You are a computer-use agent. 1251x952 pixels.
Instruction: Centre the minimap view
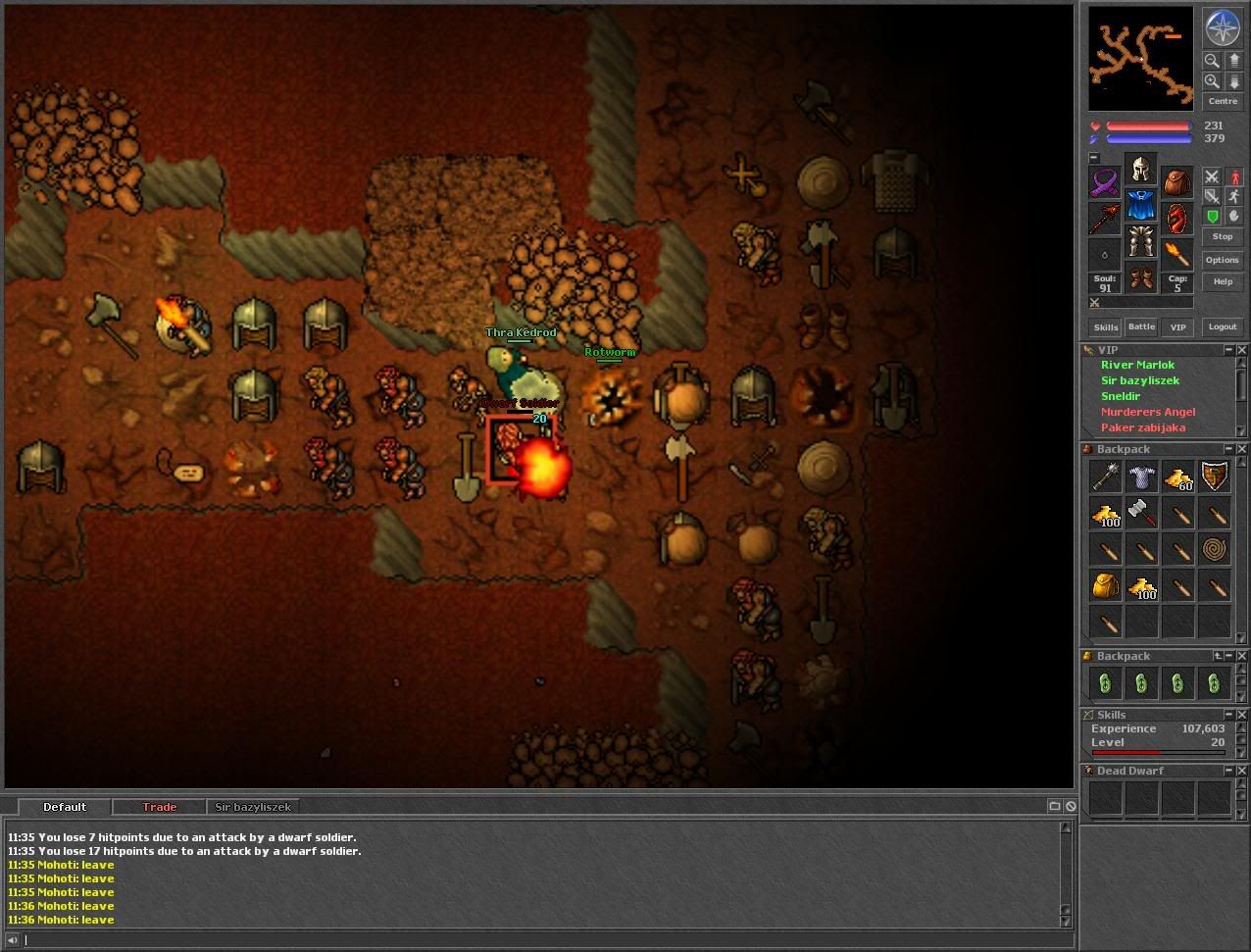point(1222,101)
